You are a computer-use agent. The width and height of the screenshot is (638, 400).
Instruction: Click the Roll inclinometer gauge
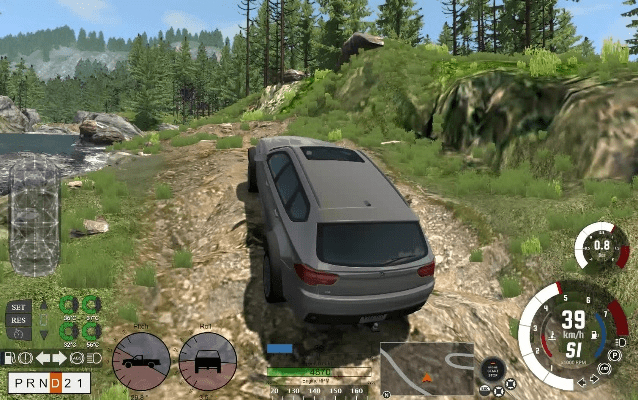208,361
